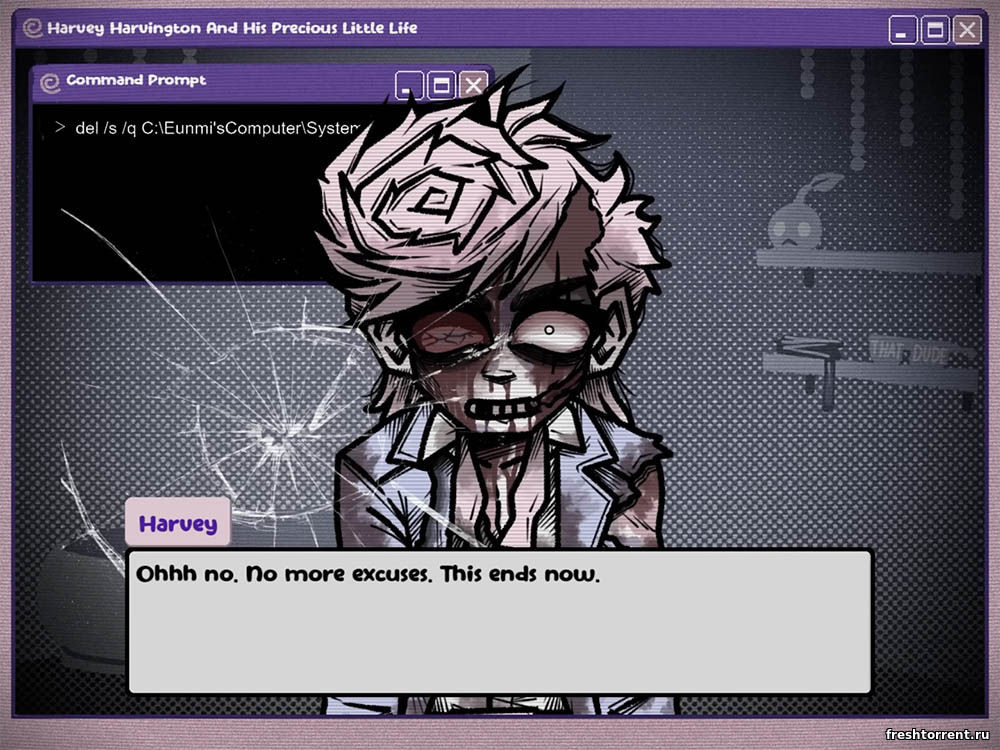The width and height of the screenshot is (1000, 750).
Task: Maximize the Command Prompt window
Action: pos(441,85)
